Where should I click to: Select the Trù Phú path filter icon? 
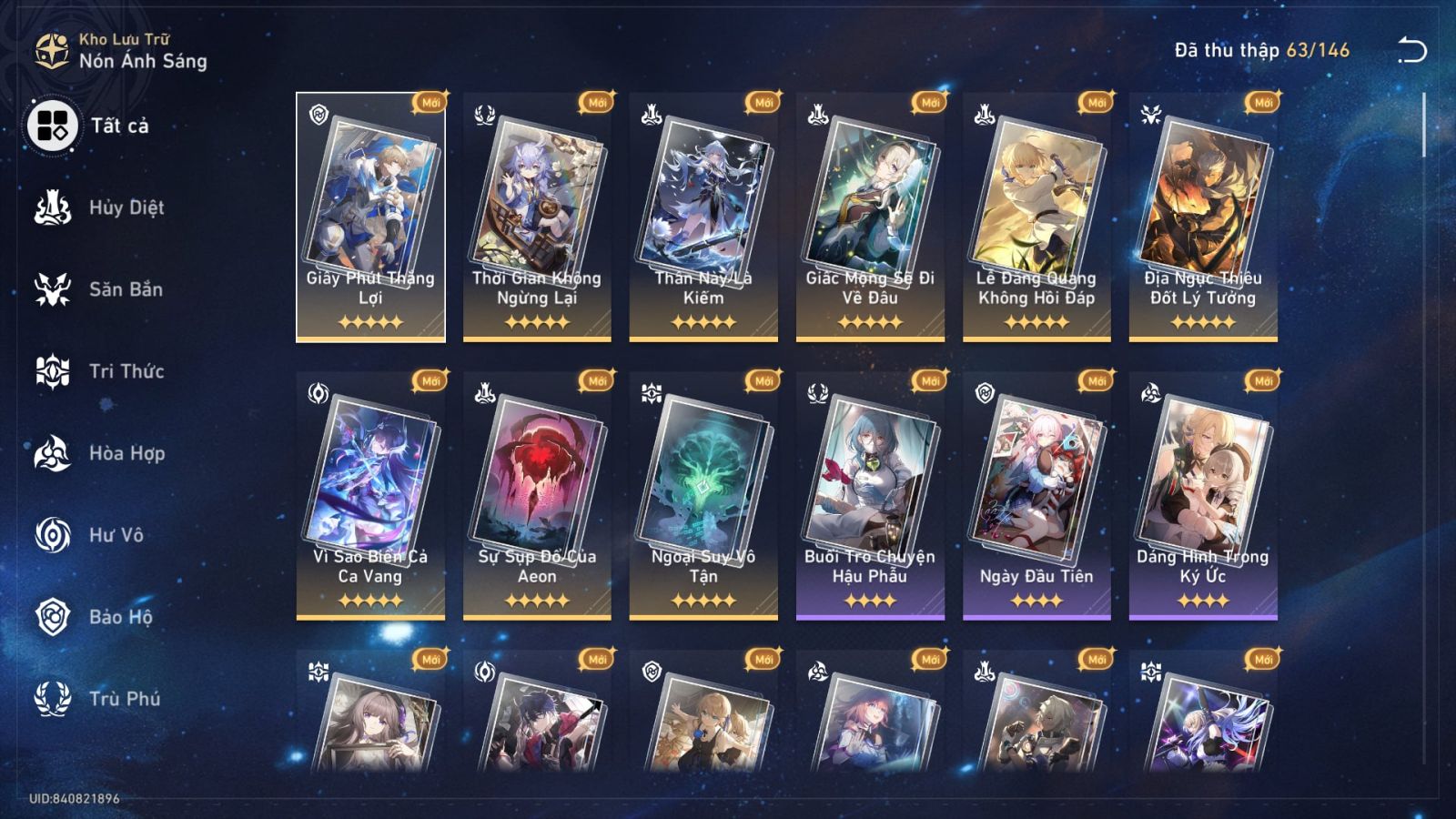click(53, 699)
